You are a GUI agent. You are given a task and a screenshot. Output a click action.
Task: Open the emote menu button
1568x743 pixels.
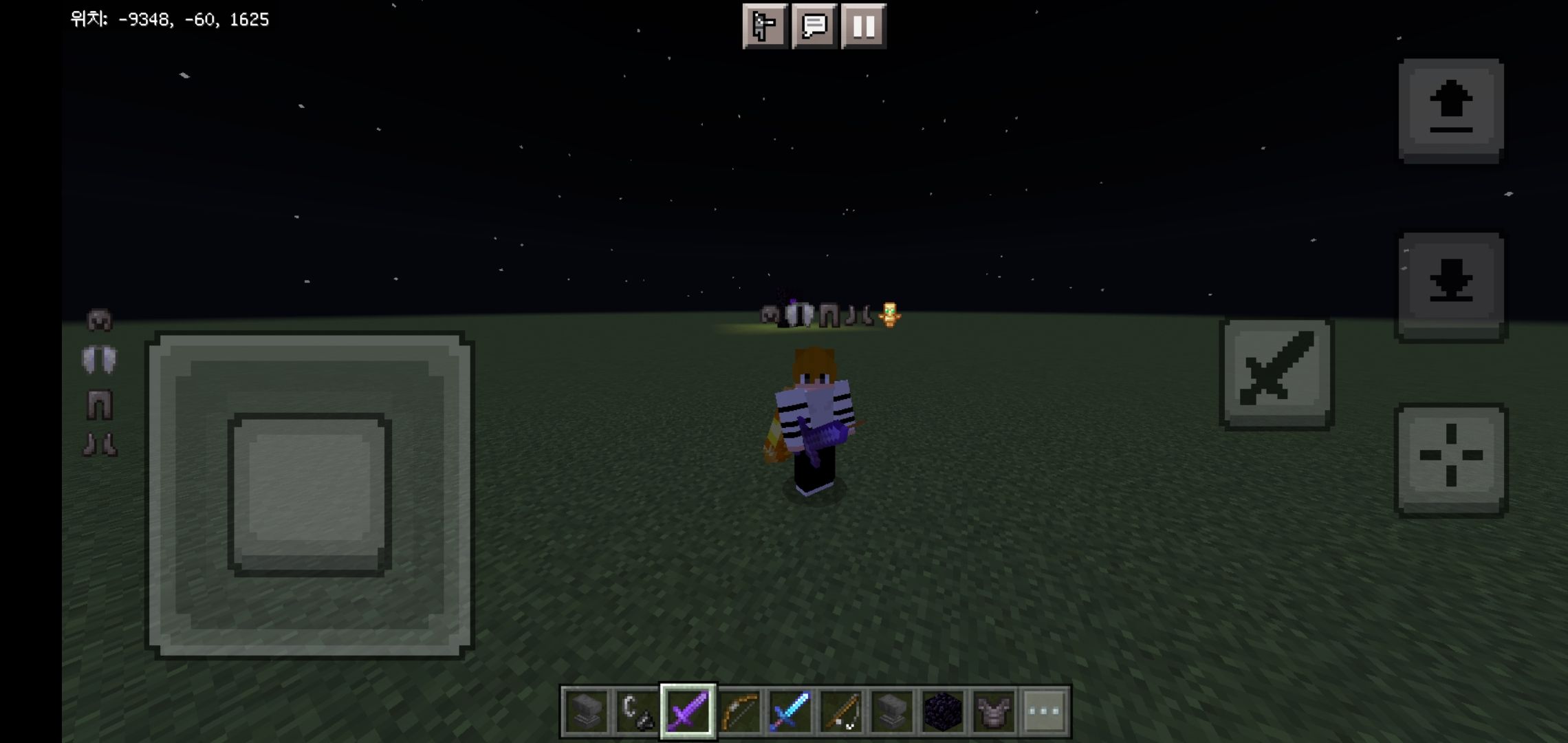(764, 26)
